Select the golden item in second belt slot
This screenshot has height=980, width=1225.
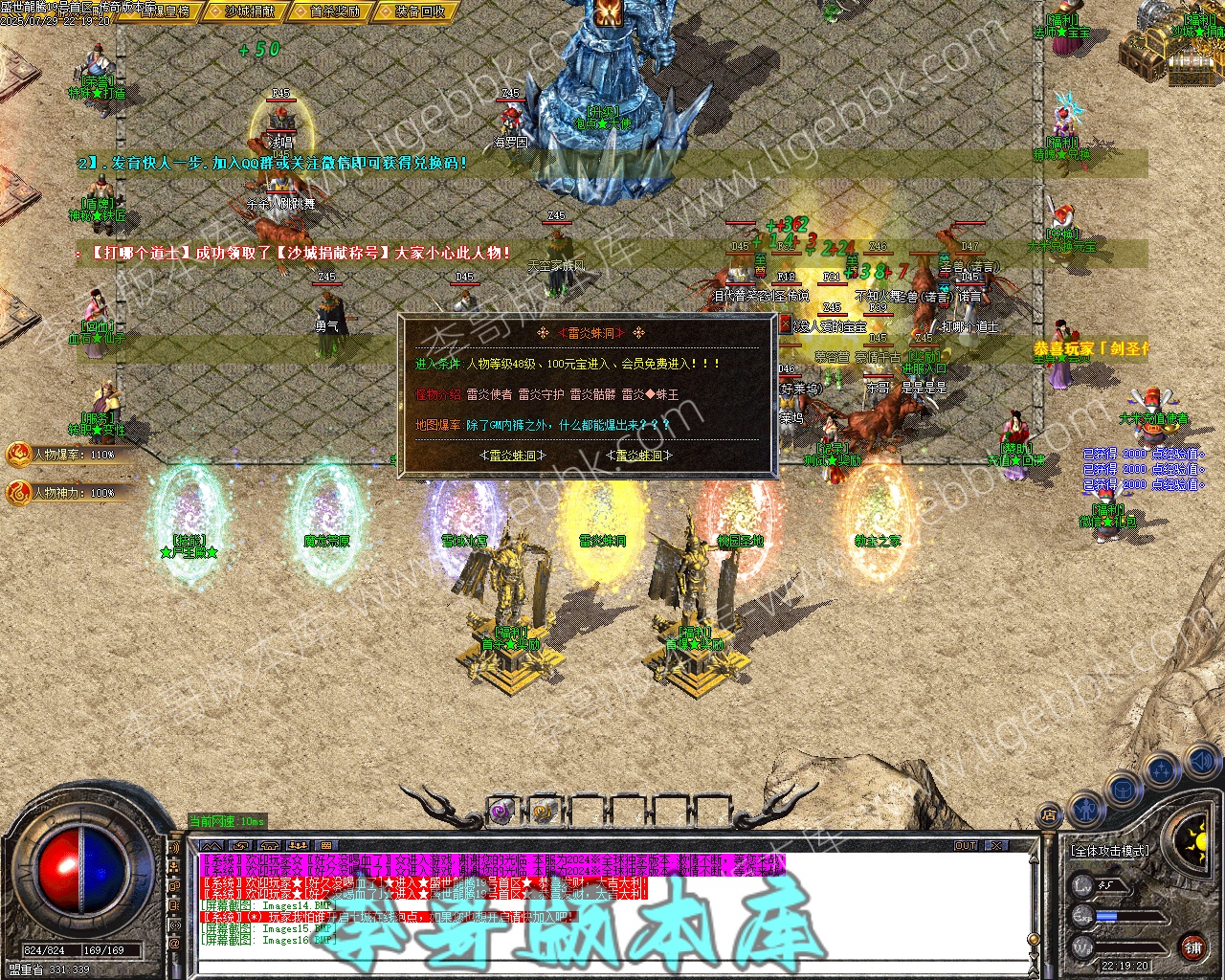click(544, 813)
